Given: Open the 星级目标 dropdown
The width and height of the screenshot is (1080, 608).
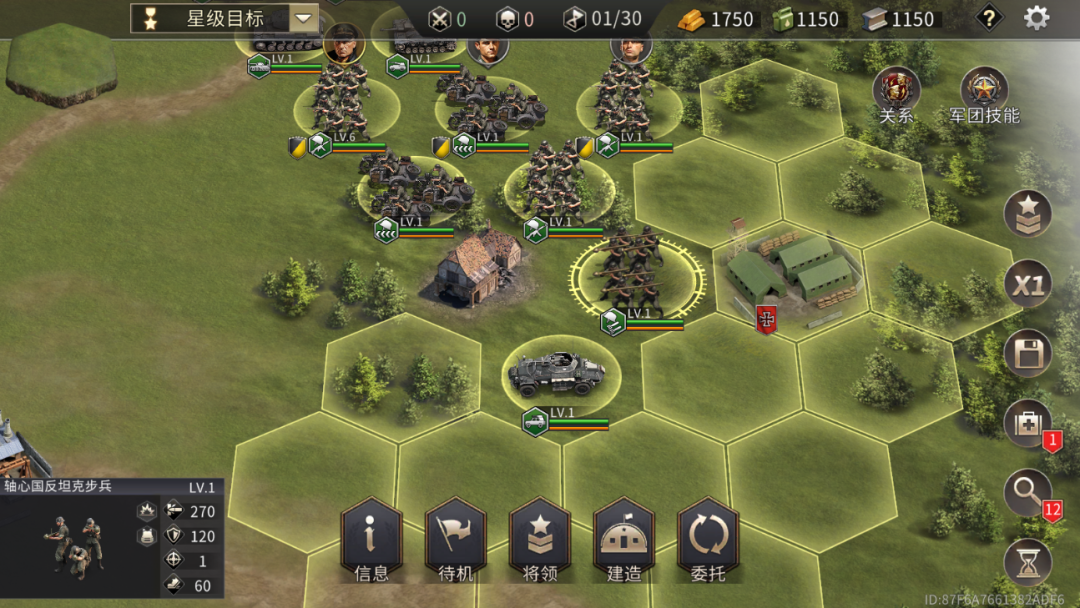Looking at the screenshot, I should (x=303, y=18).
